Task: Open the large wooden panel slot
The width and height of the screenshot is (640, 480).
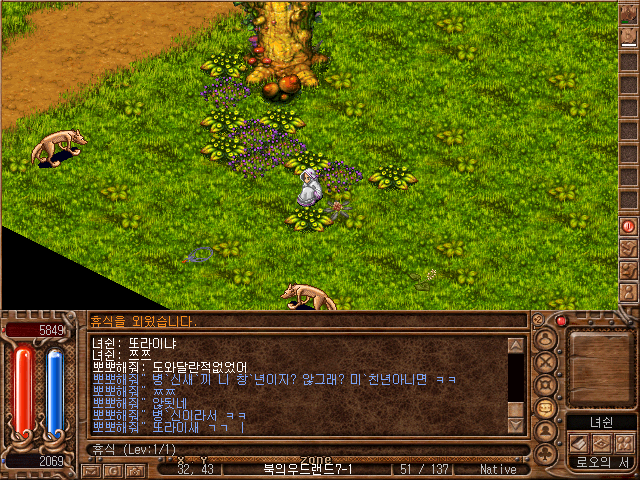Action: tap(600, 365)
